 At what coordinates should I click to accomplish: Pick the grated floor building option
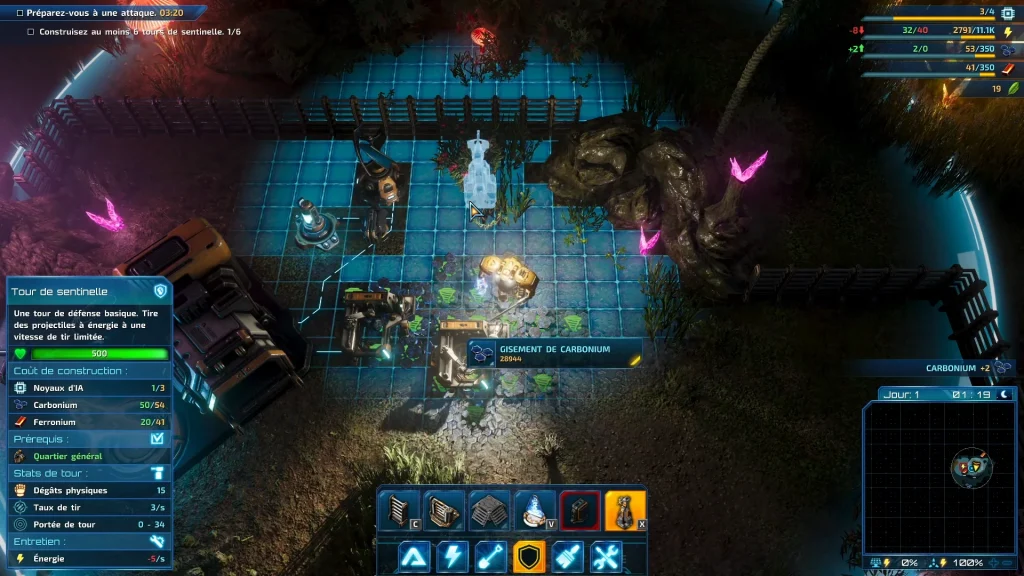coord(489,510)
